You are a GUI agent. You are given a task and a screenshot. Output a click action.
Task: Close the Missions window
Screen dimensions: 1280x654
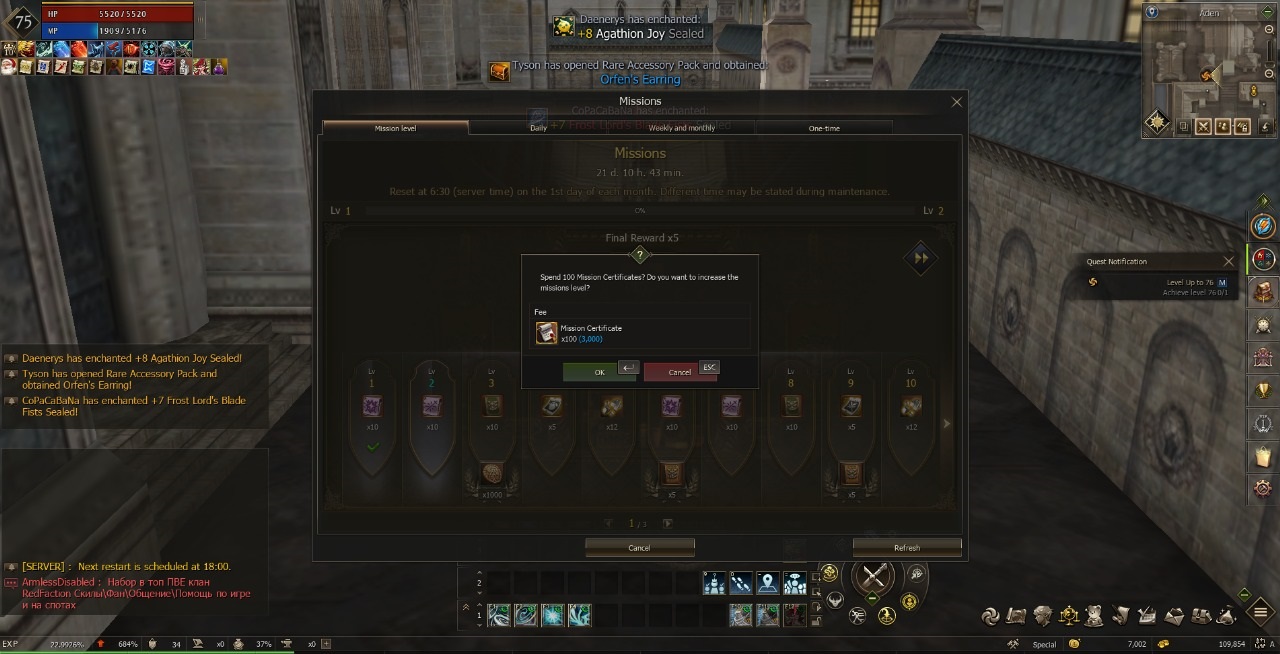pyautogui.click(x=956, y=102)
